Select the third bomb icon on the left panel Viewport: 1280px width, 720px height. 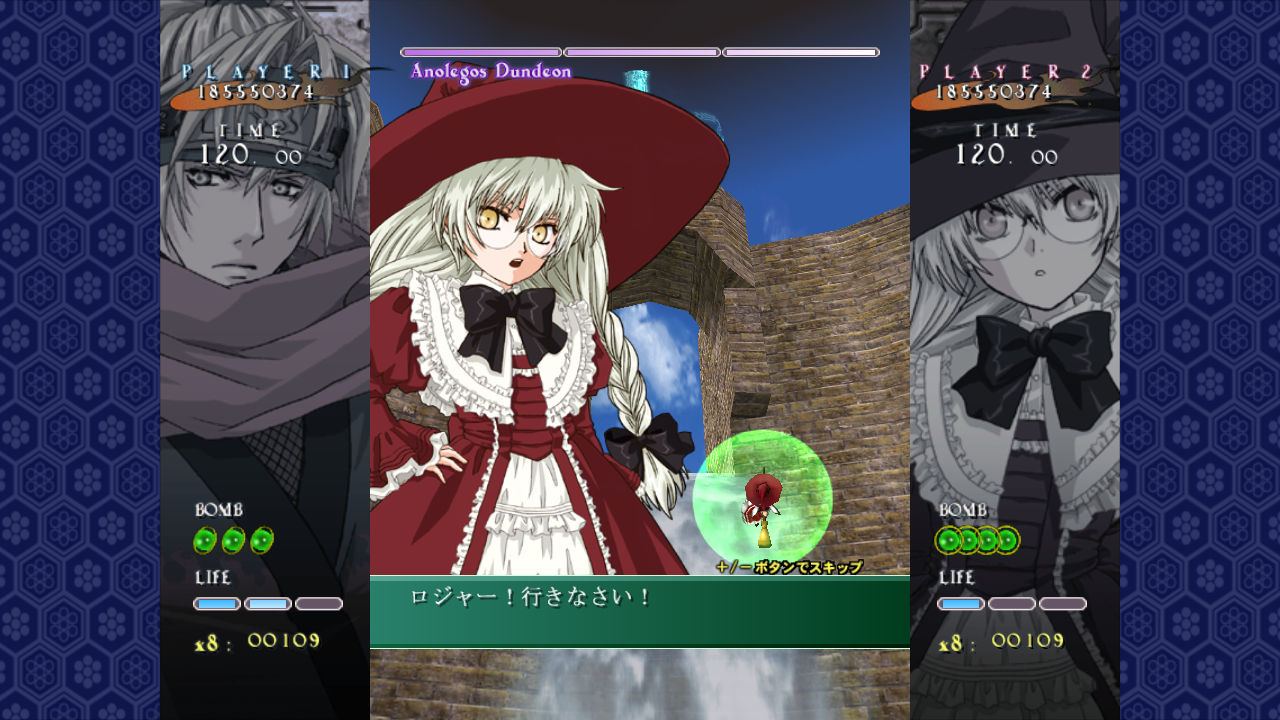point(261,540)
